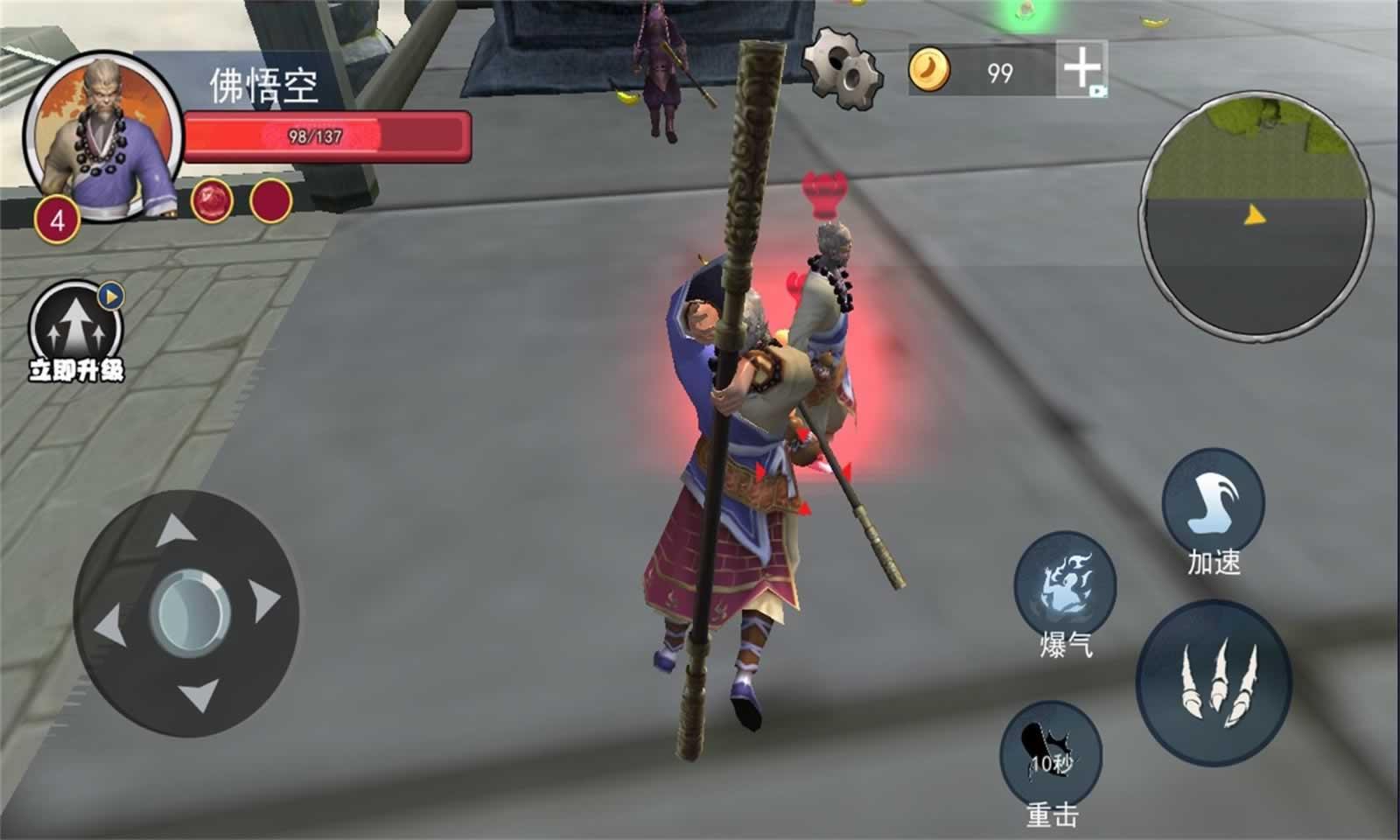
Task: Click the circular minimap
Action: pyautogui.click(x=1256, y=214)
